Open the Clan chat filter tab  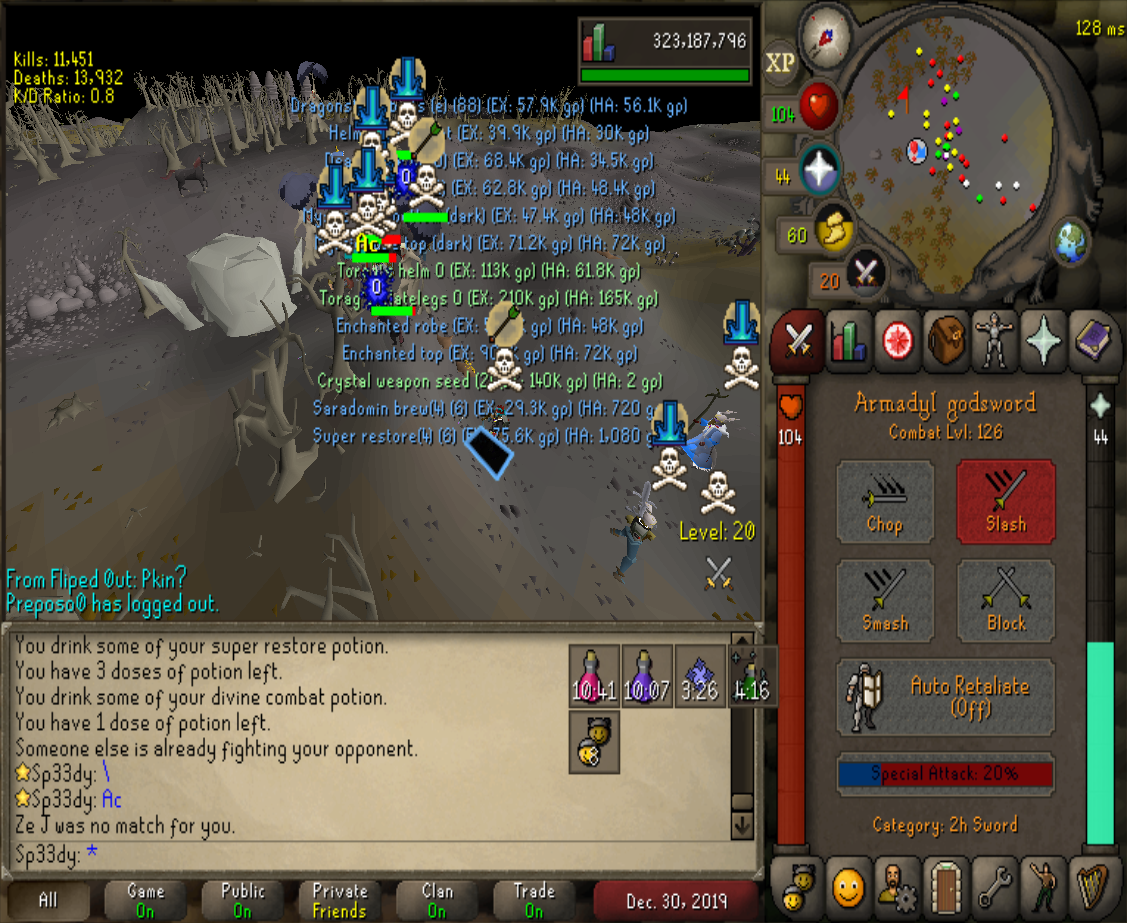(437, 900)
